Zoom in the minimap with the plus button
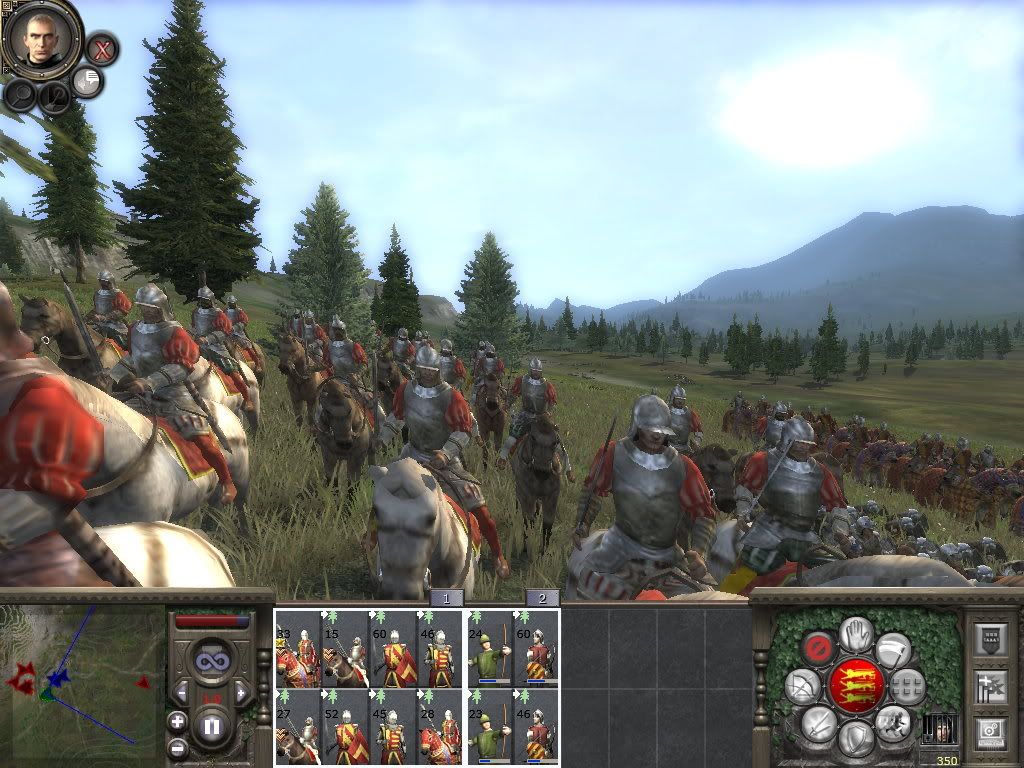1024x768 pixels. point(177,721)
